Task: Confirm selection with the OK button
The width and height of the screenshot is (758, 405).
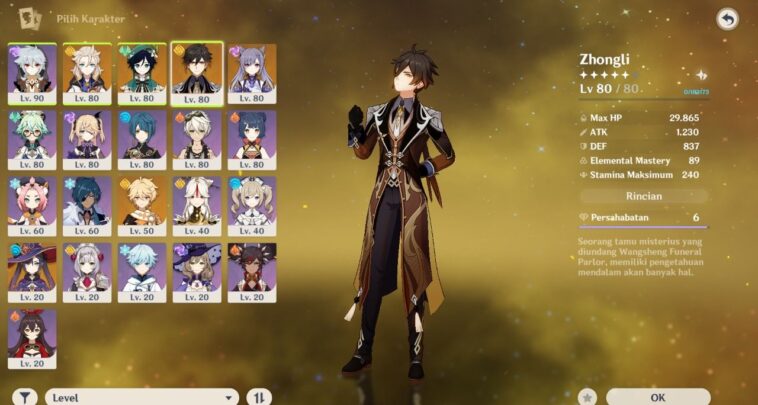Action: tap(657, 397)
